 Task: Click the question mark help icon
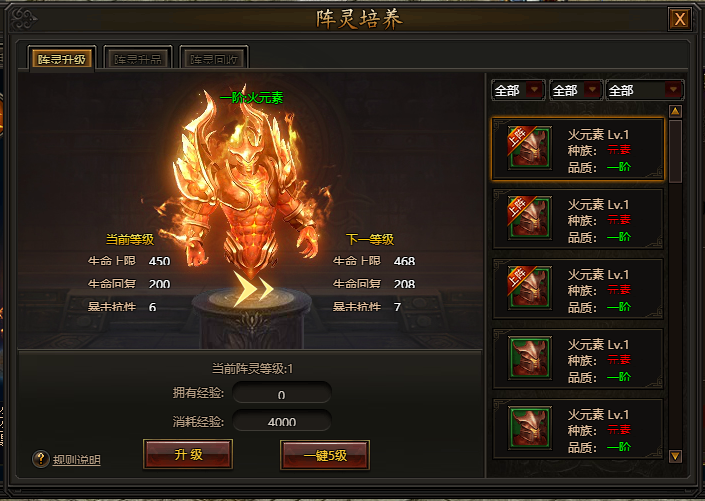click(x=41, y=459)
